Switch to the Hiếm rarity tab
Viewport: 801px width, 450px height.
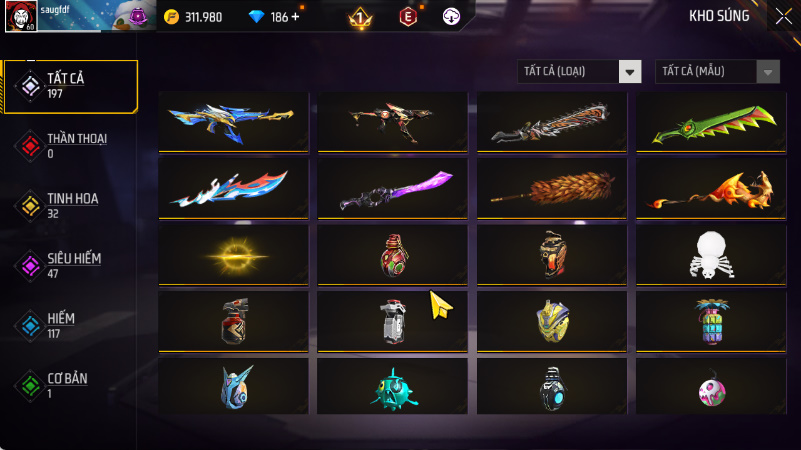(70, 325)
